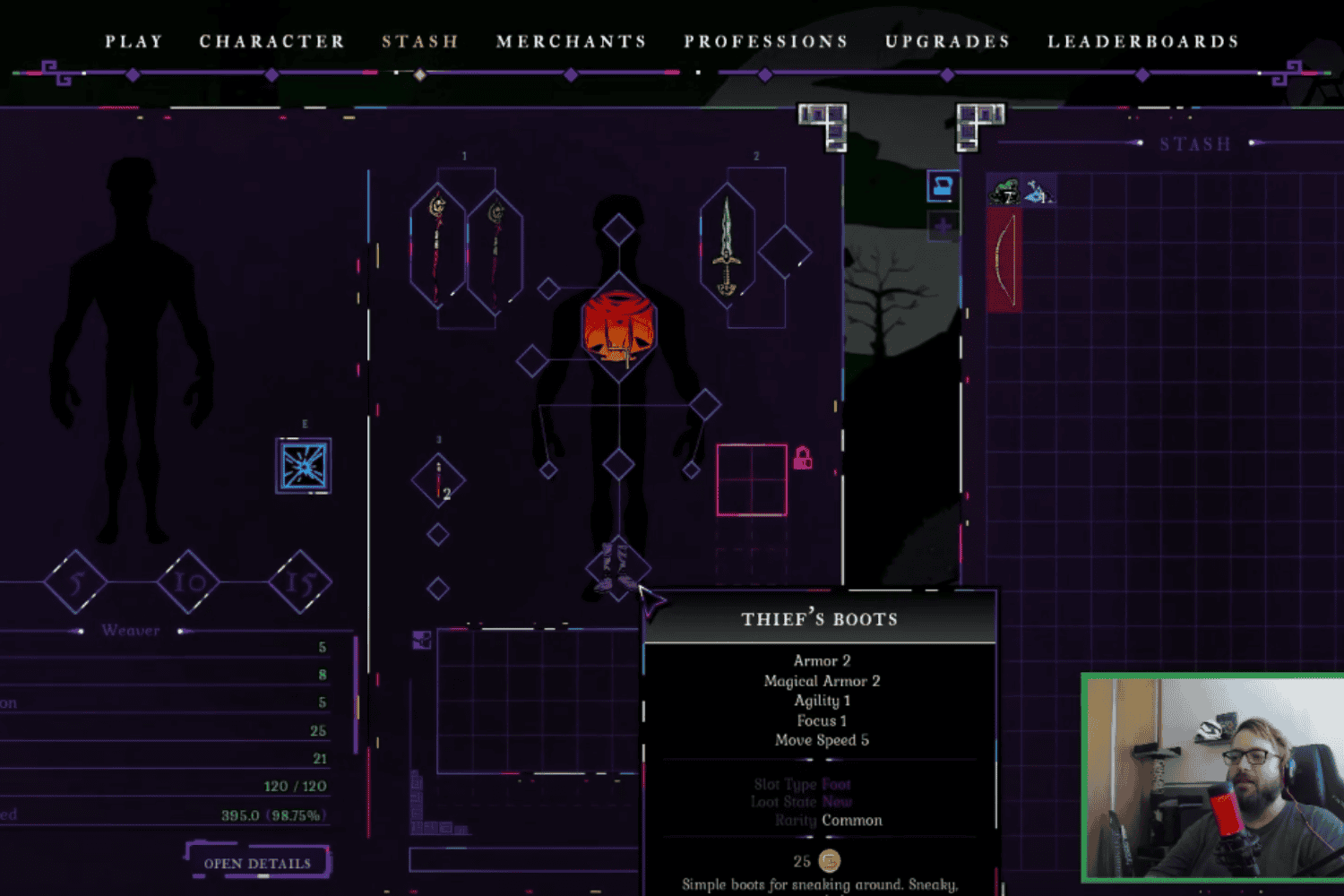Select the consumable slot with count 2
This screenshot has height=896, width=1344.
tap(438, 480)
